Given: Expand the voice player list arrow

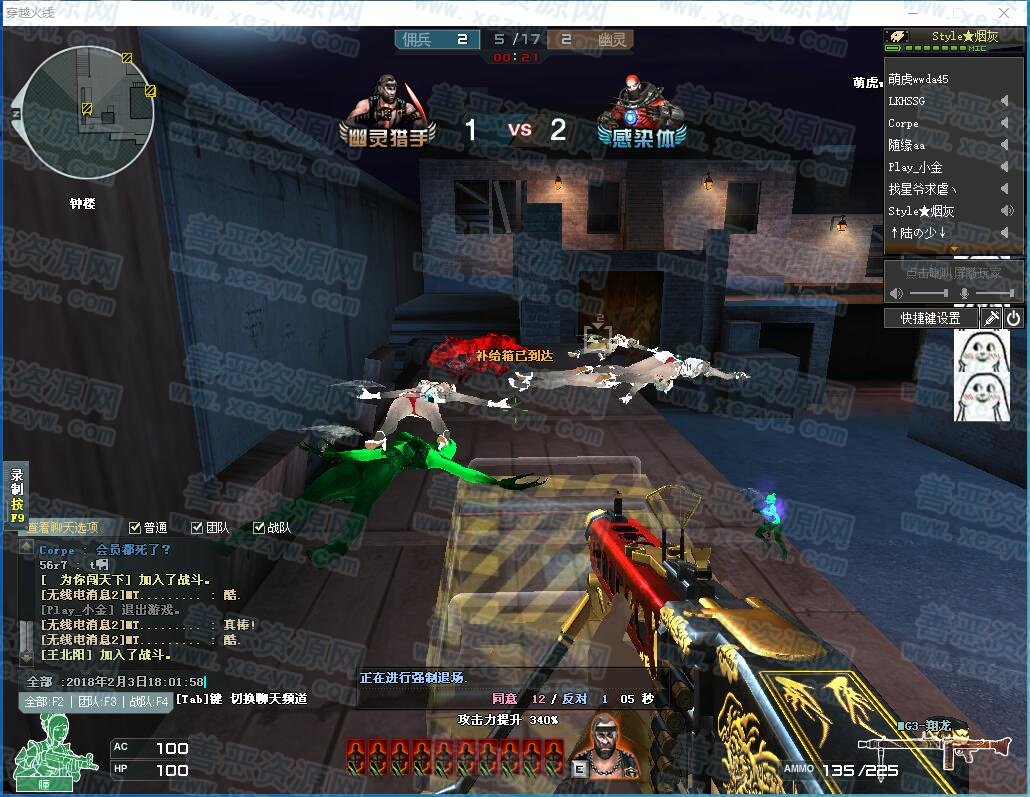Looking at the screenshot, I should click(x=954, y=248).
